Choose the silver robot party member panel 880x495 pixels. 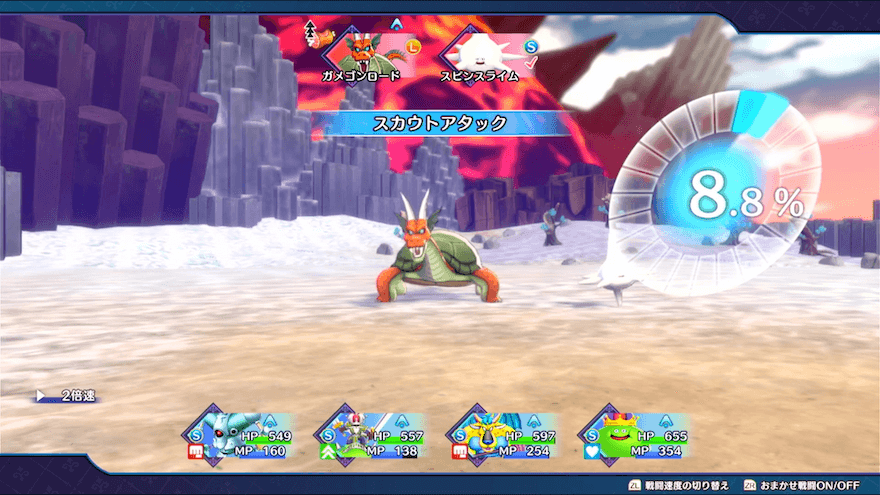[238, 437]
